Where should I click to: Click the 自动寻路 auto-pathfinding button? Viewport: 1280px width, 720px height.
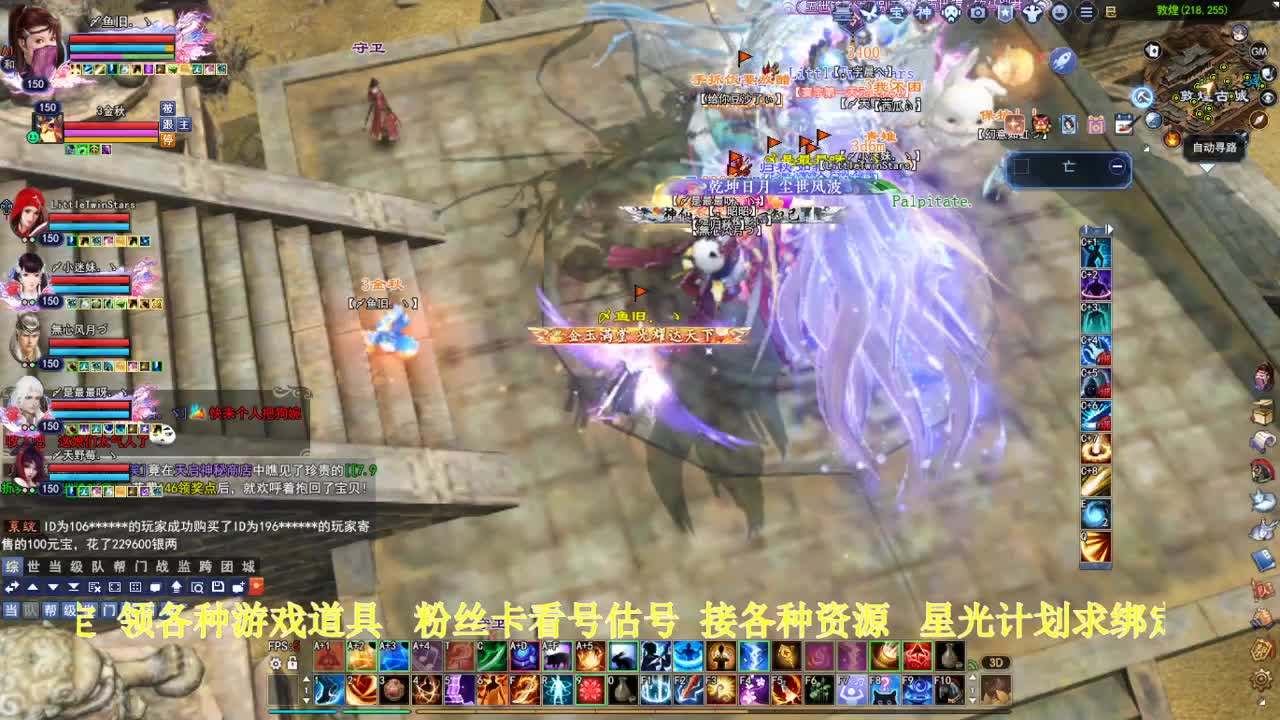coord(1214,147)
